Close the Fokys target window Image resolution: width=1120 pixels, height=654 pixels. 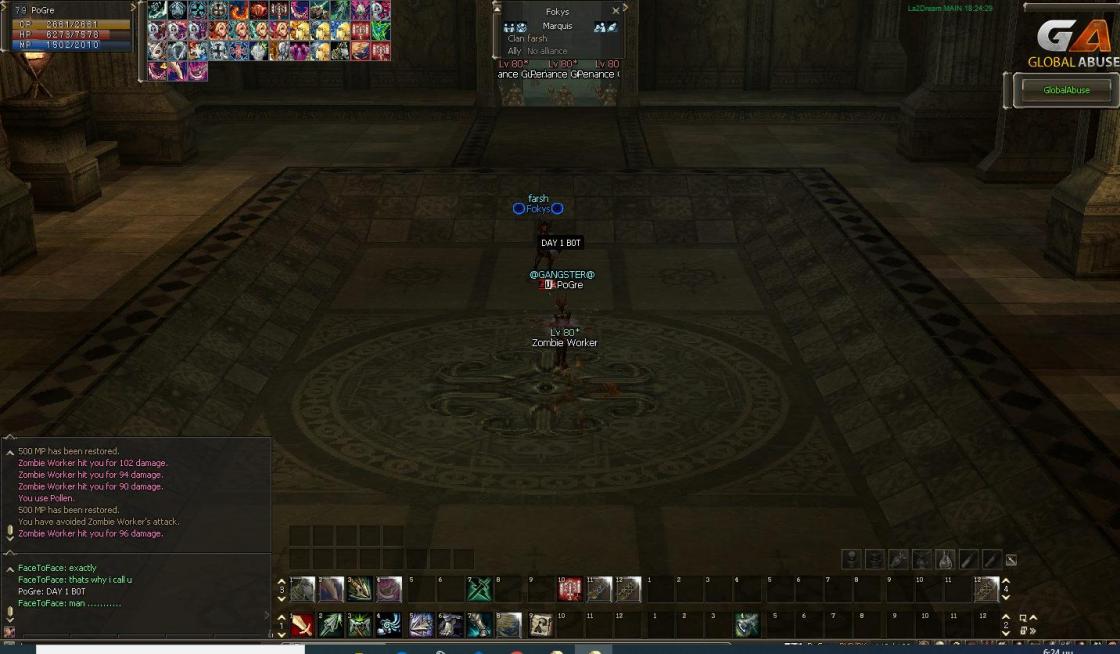pos(615,11)
